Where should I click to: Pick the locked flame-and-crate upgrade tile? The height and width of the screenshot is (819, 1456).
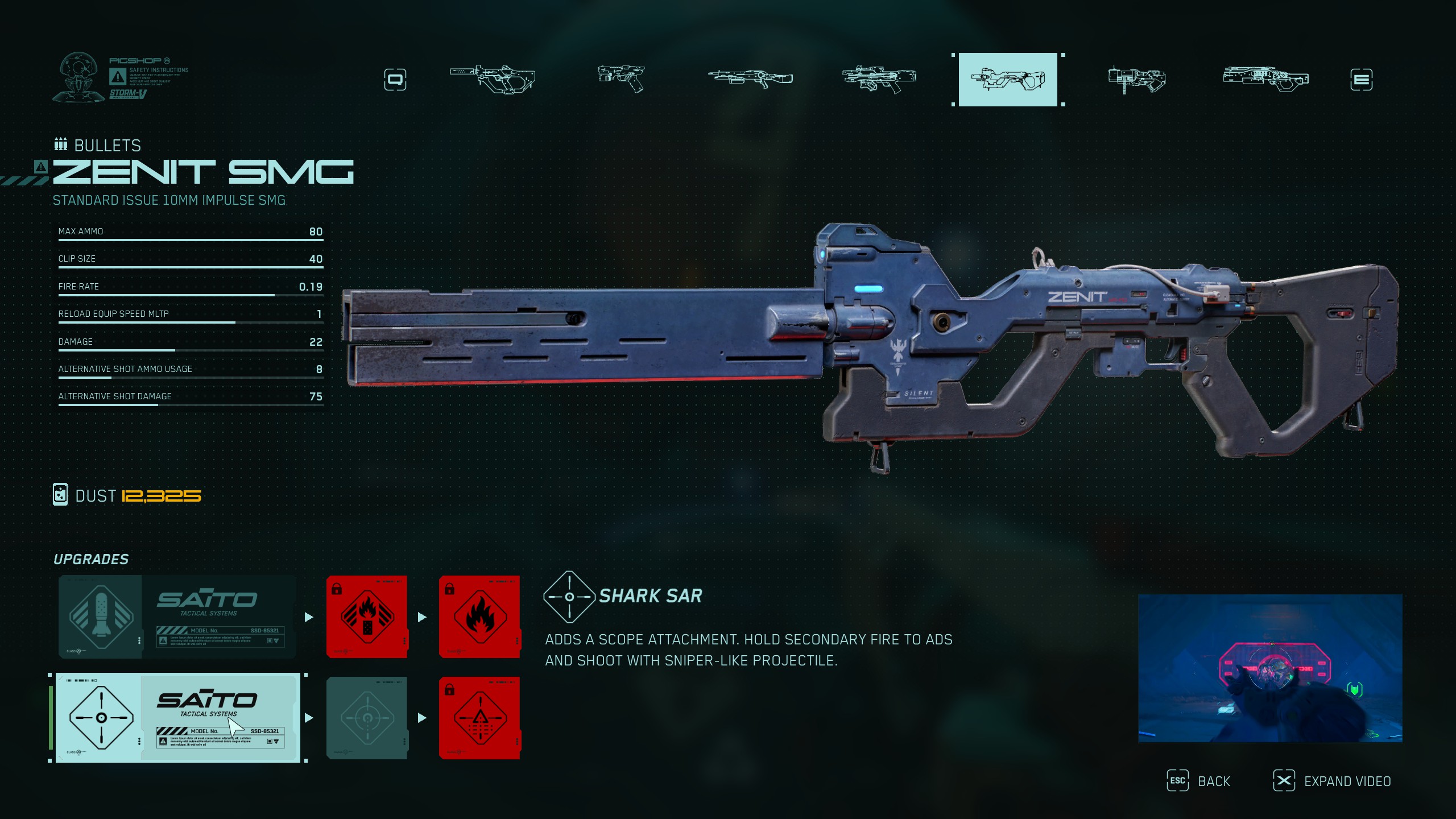coord(367,617)
